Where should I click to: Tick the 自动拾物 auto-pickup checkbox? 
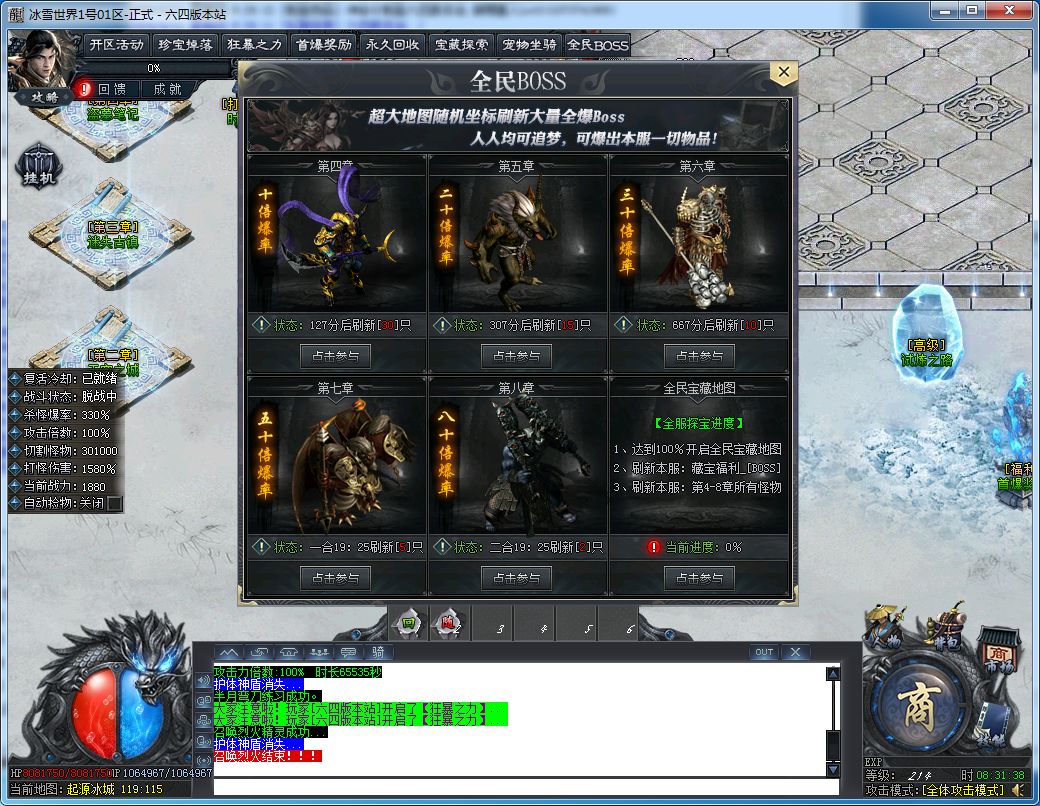click(115, 503)
